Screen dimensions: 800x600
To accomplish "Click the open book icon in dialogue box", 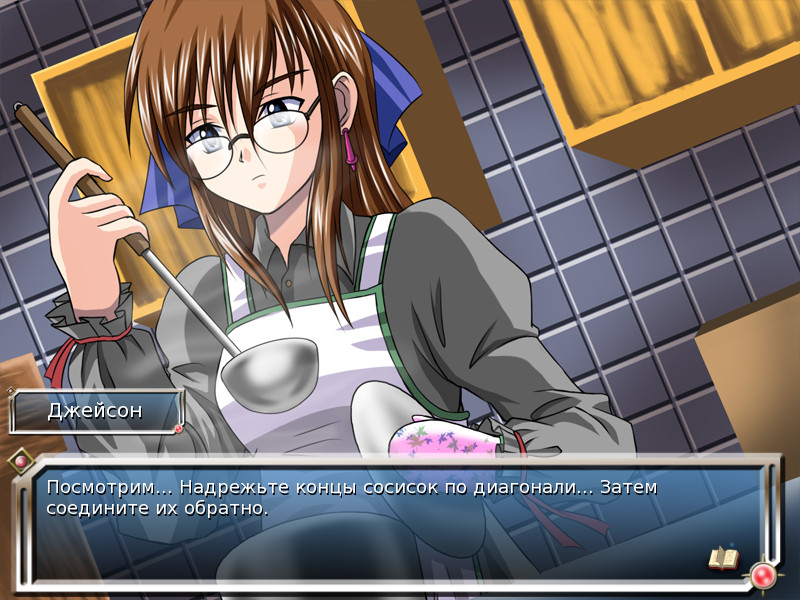I will 722,558.
